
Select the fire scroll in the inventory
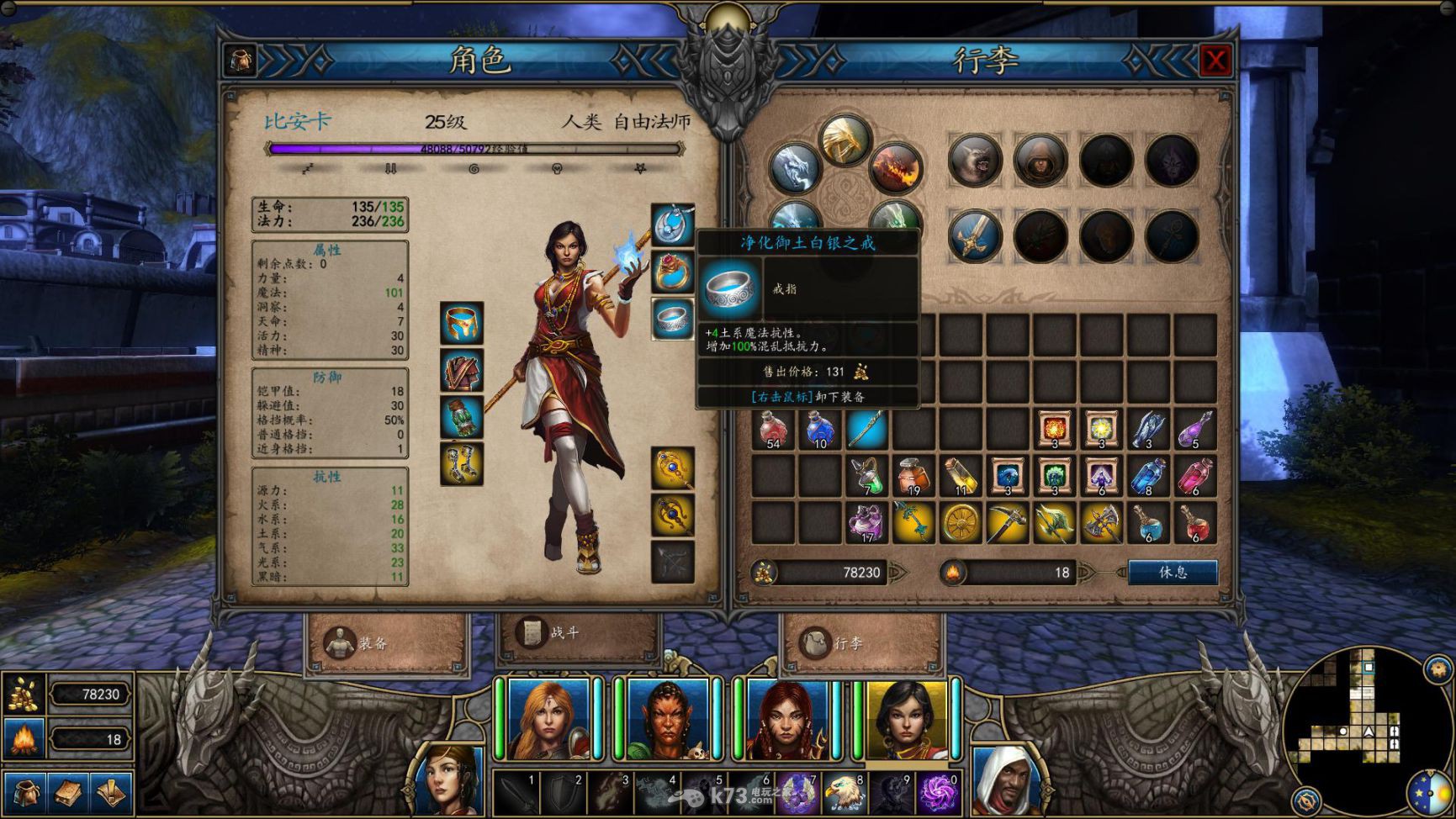point(1054,429)
